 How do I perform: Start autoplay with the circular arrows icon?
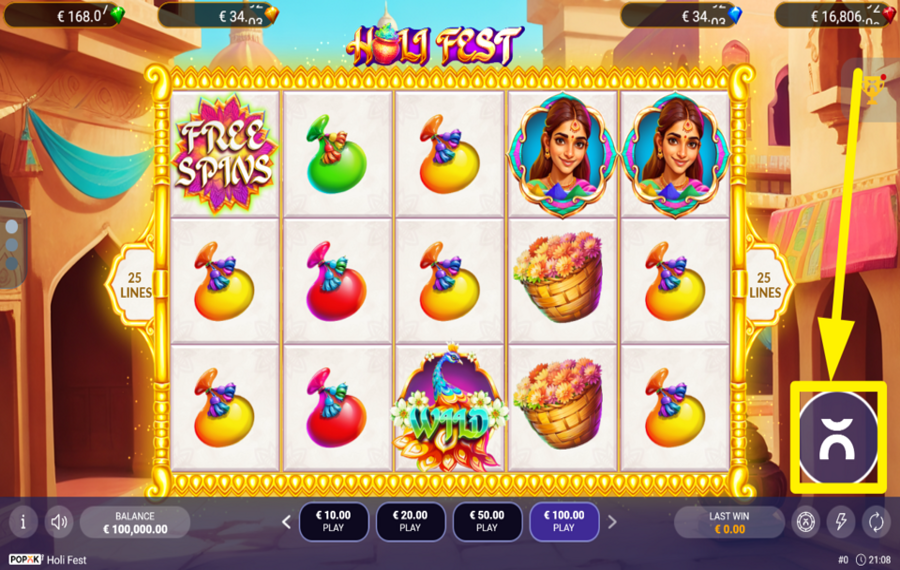point(875,521)
